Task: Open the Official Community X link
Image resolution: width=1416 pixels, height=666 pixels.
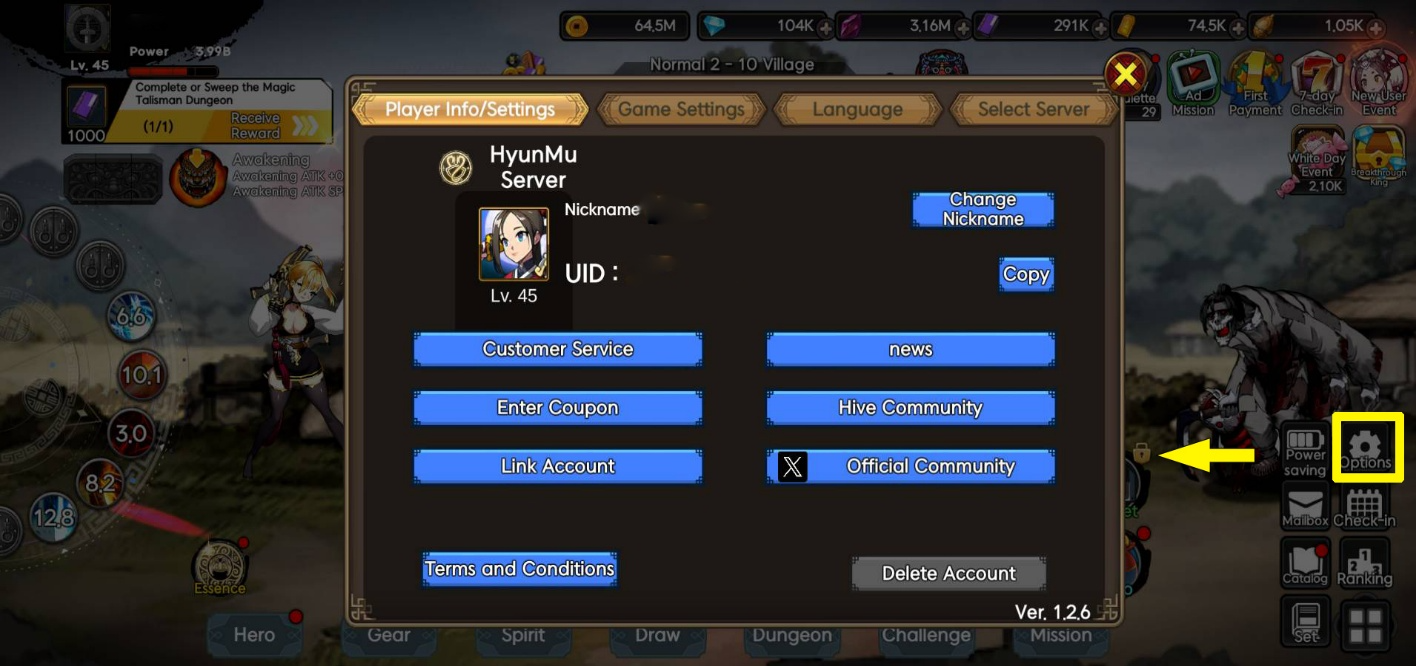Action: 910,466
